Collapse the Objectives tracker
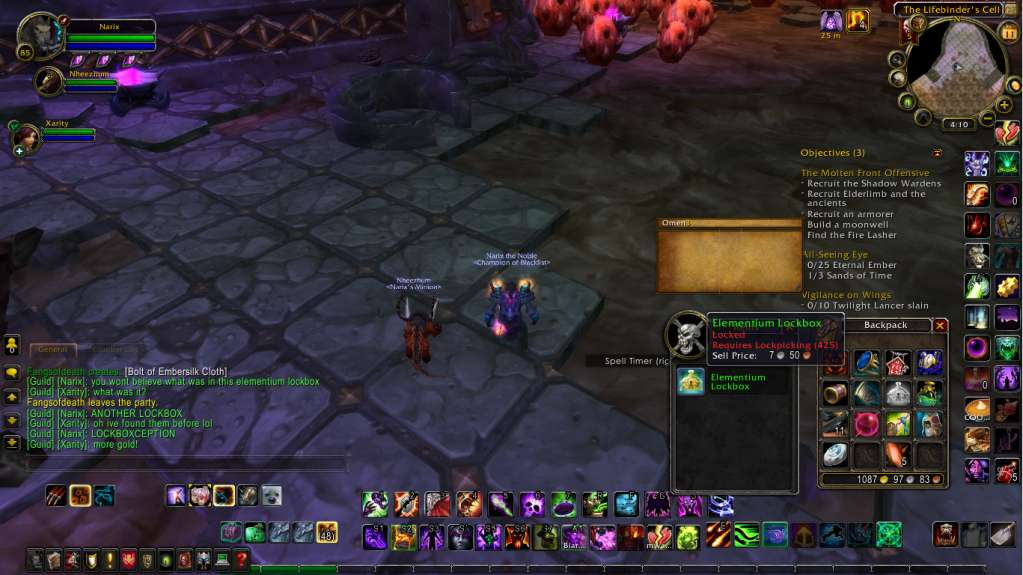Viewport: 1023px width, 575px height. pyautogui.click(x=937, y=153)
